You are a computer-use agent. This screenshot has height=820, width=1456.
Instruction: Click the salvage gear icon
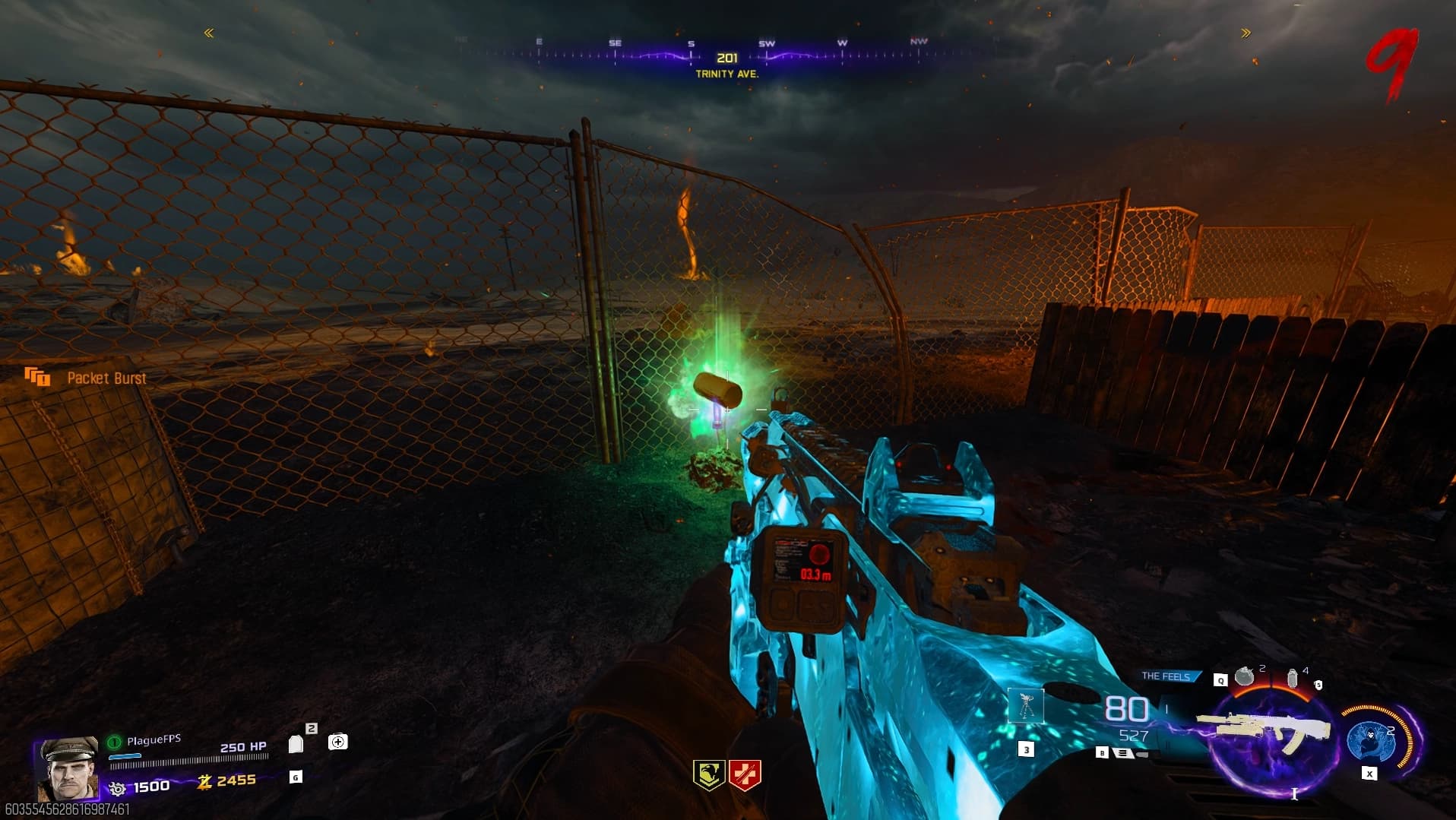pos(117,788)
